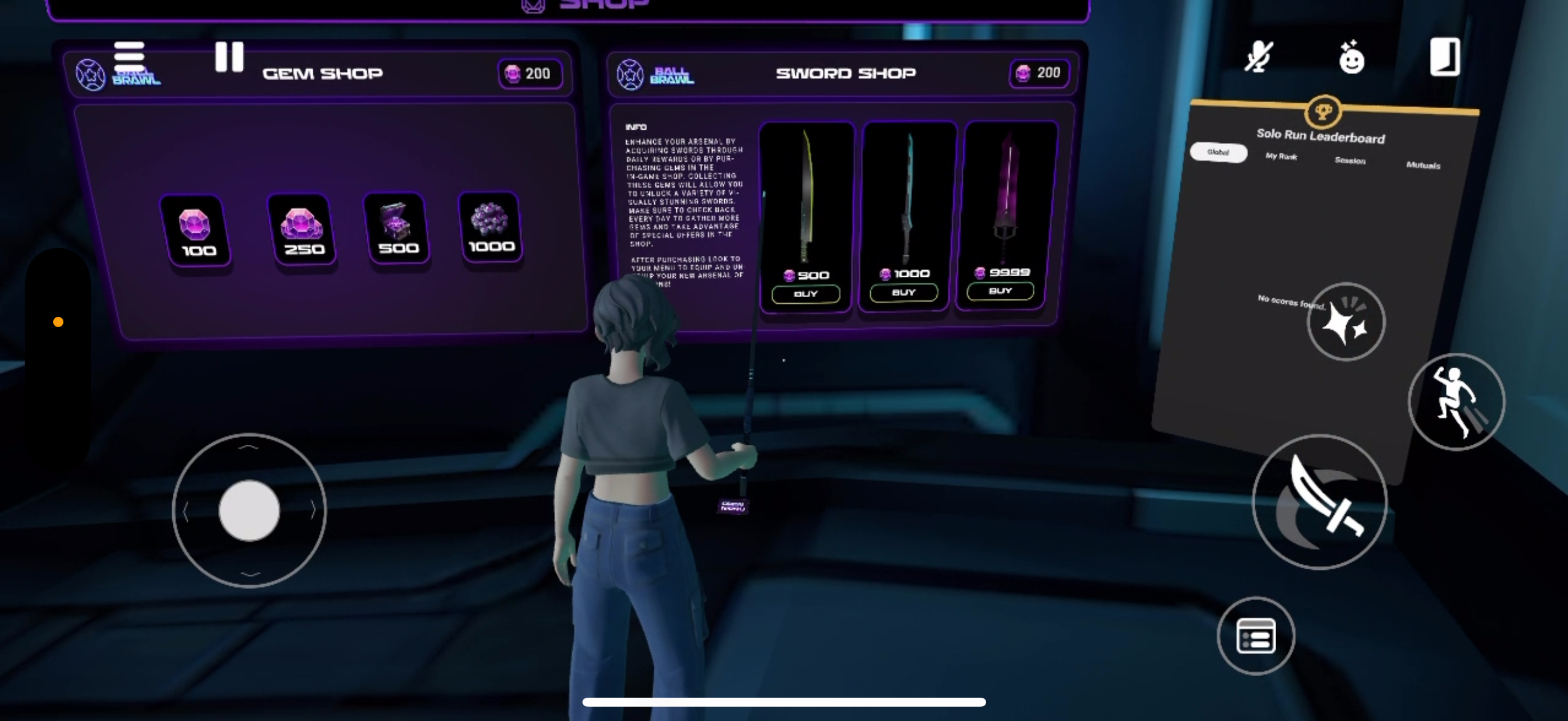
Task: Open the hamburger menu
Action: (x=129, y=56)
